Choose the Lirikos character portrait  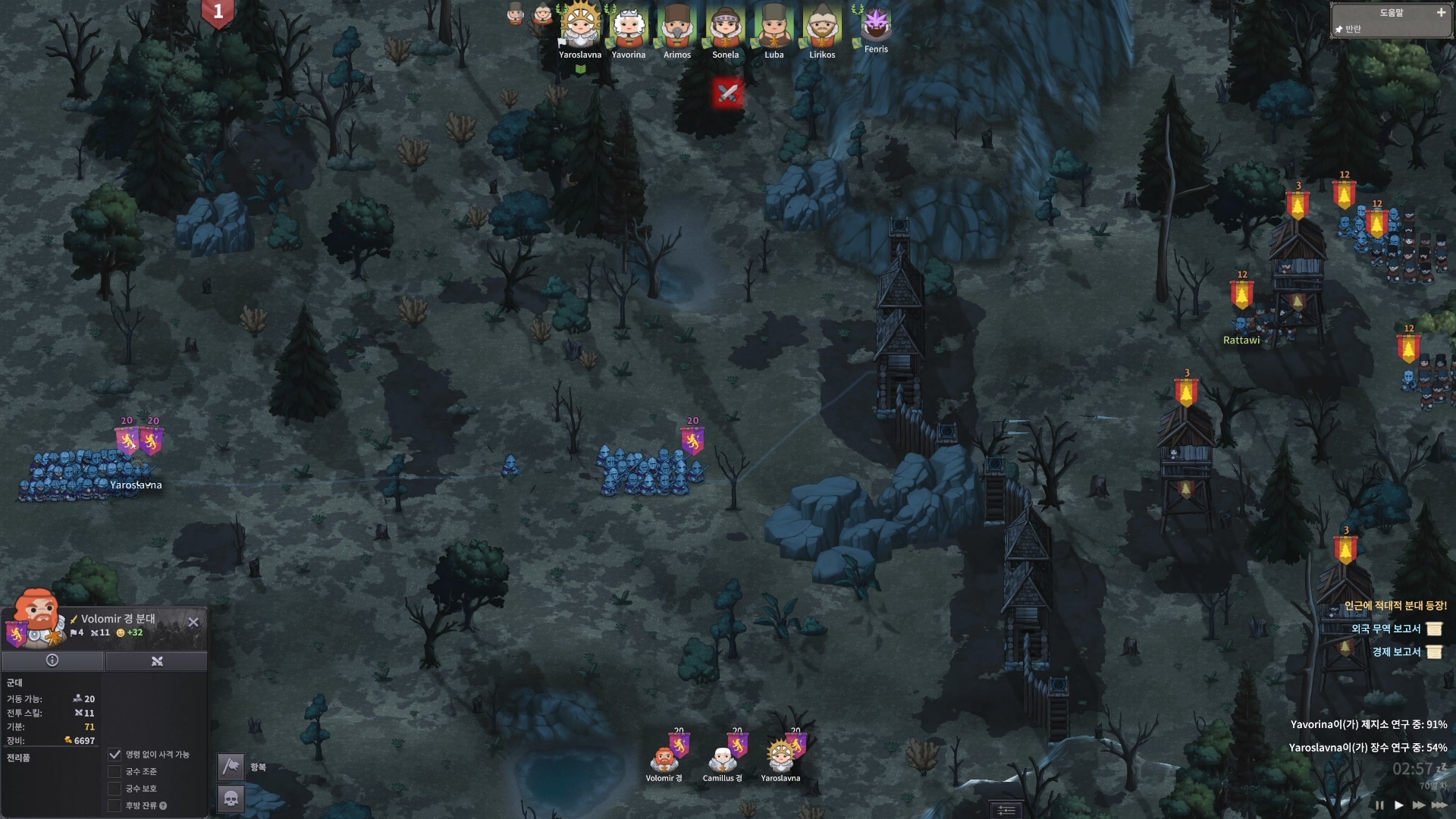[x=822, y=27]
